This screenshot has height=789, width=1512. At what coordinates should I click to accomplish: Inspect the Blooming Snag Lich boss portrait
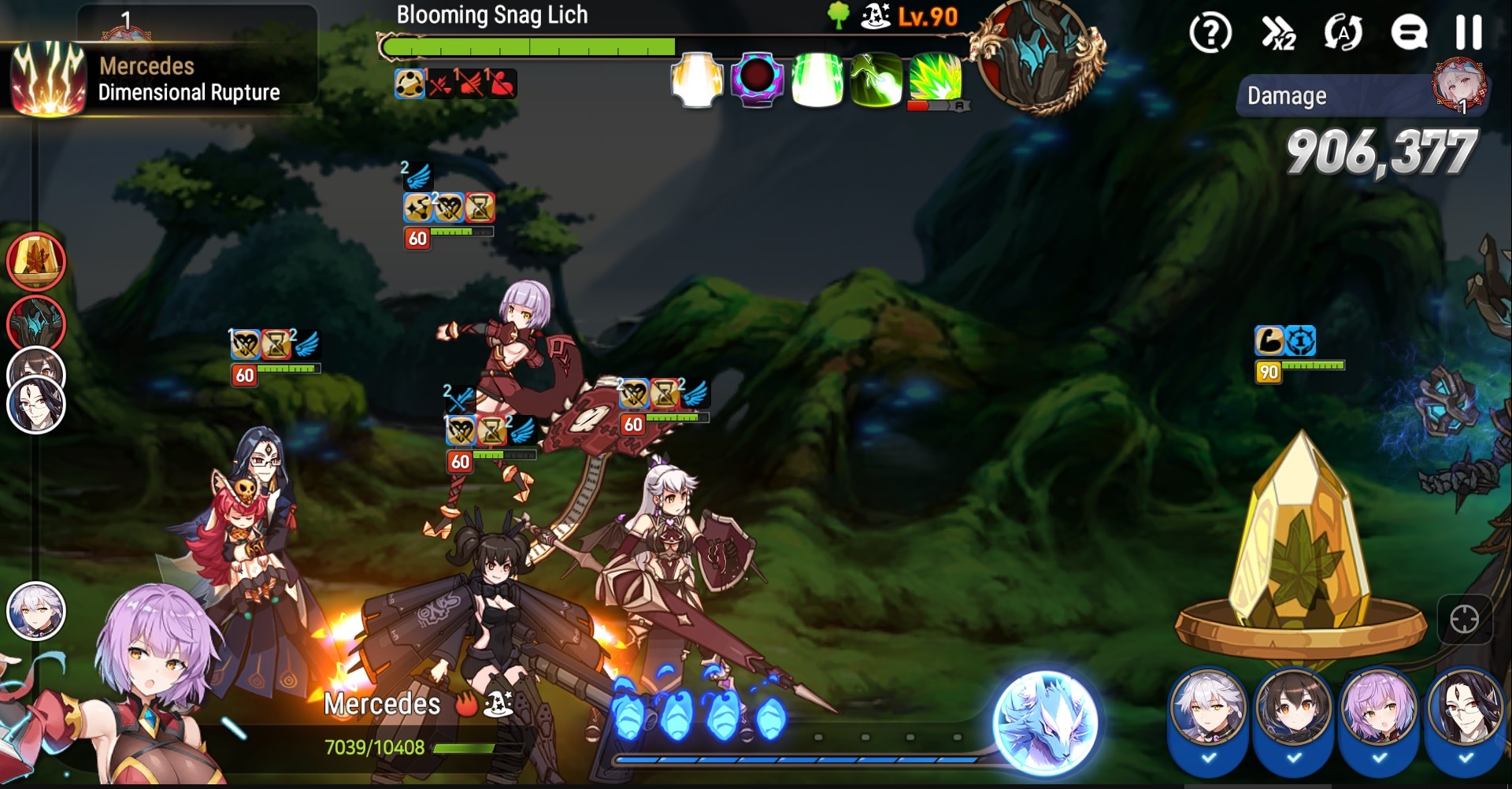[1038, 55]
